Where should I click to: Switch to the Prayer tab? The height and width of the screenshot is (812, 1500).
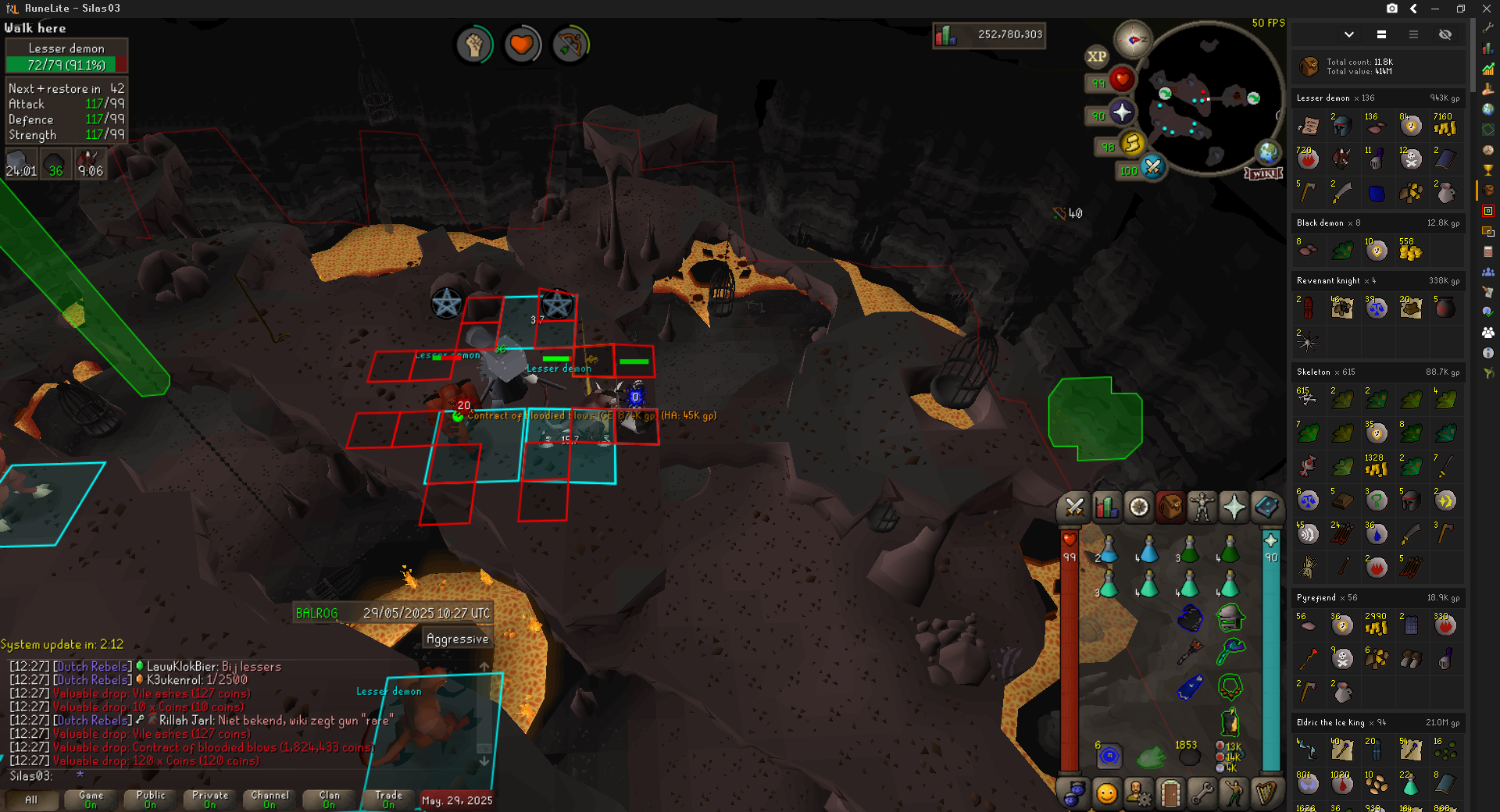click(1234, 507)
